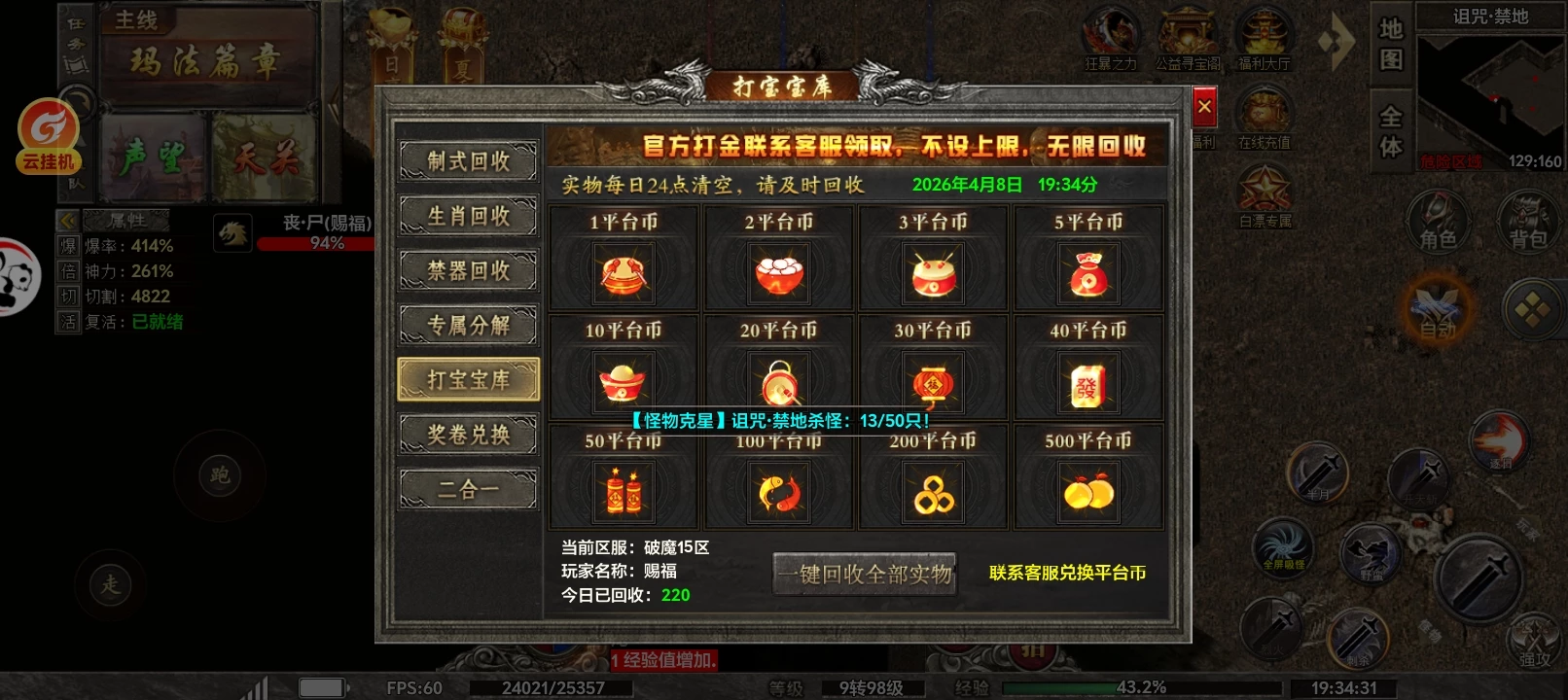Cast the 全屏吸怪 skill
Viewport: 1568px width, 700px height.
1282,549
